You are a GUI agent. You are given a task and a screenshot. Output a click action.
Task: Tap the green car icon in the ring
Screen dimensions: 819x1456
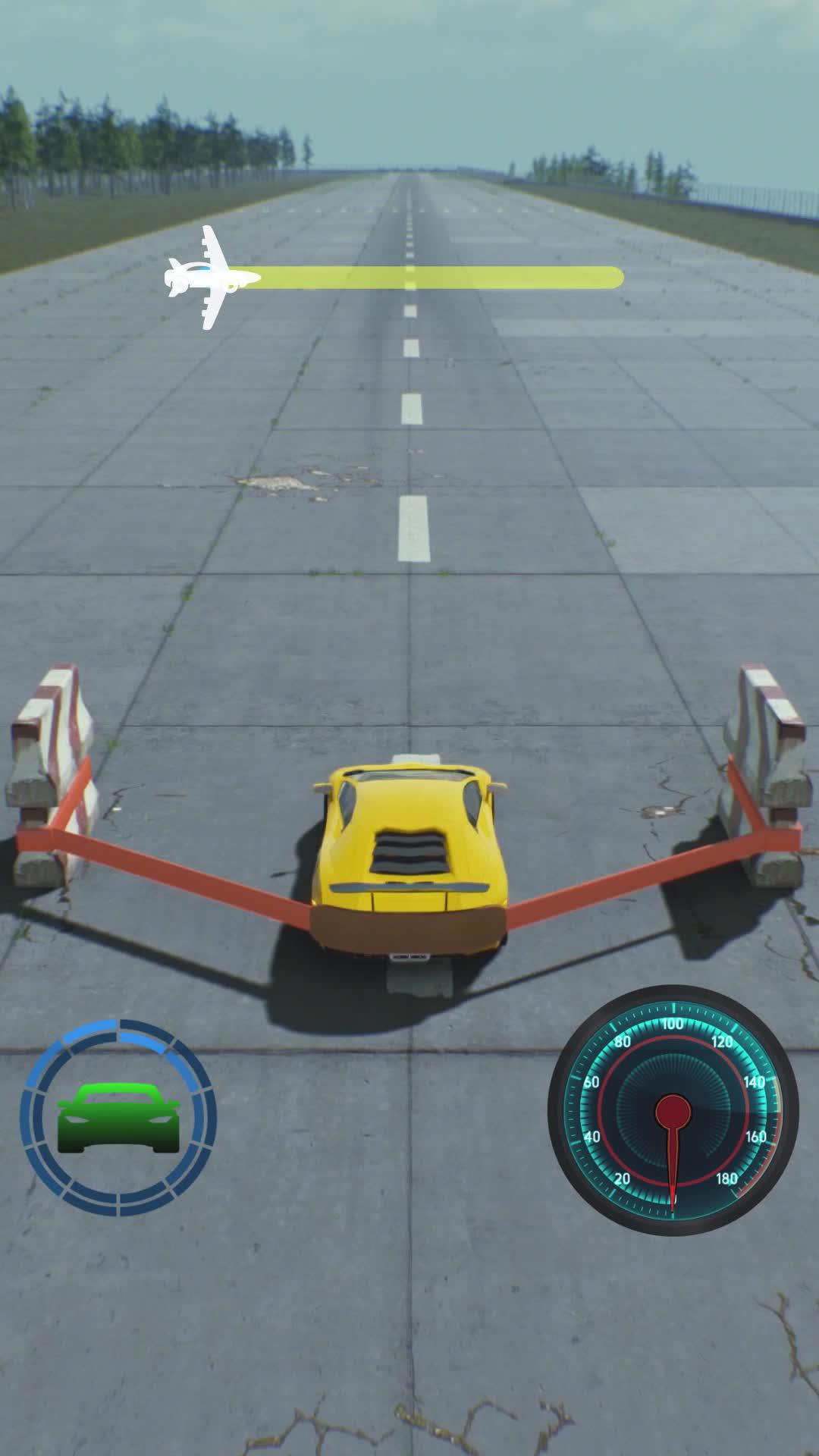click(118, 1117)
